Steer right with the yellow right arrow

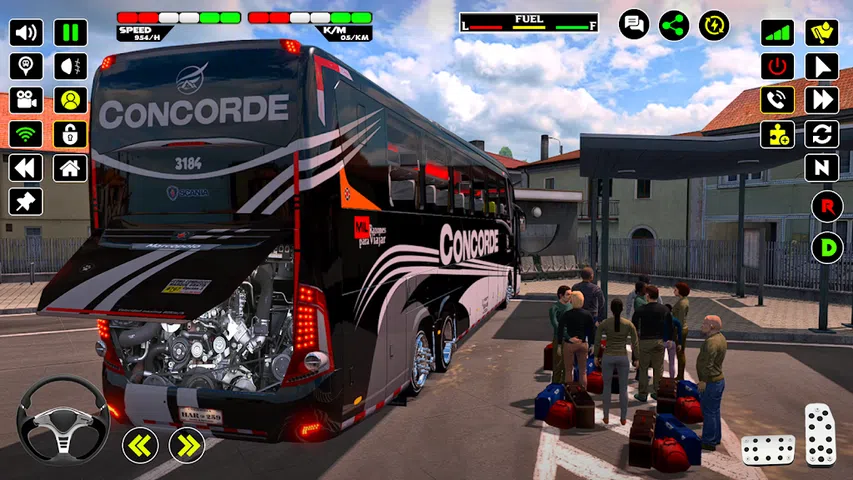(x=186, y=445)
